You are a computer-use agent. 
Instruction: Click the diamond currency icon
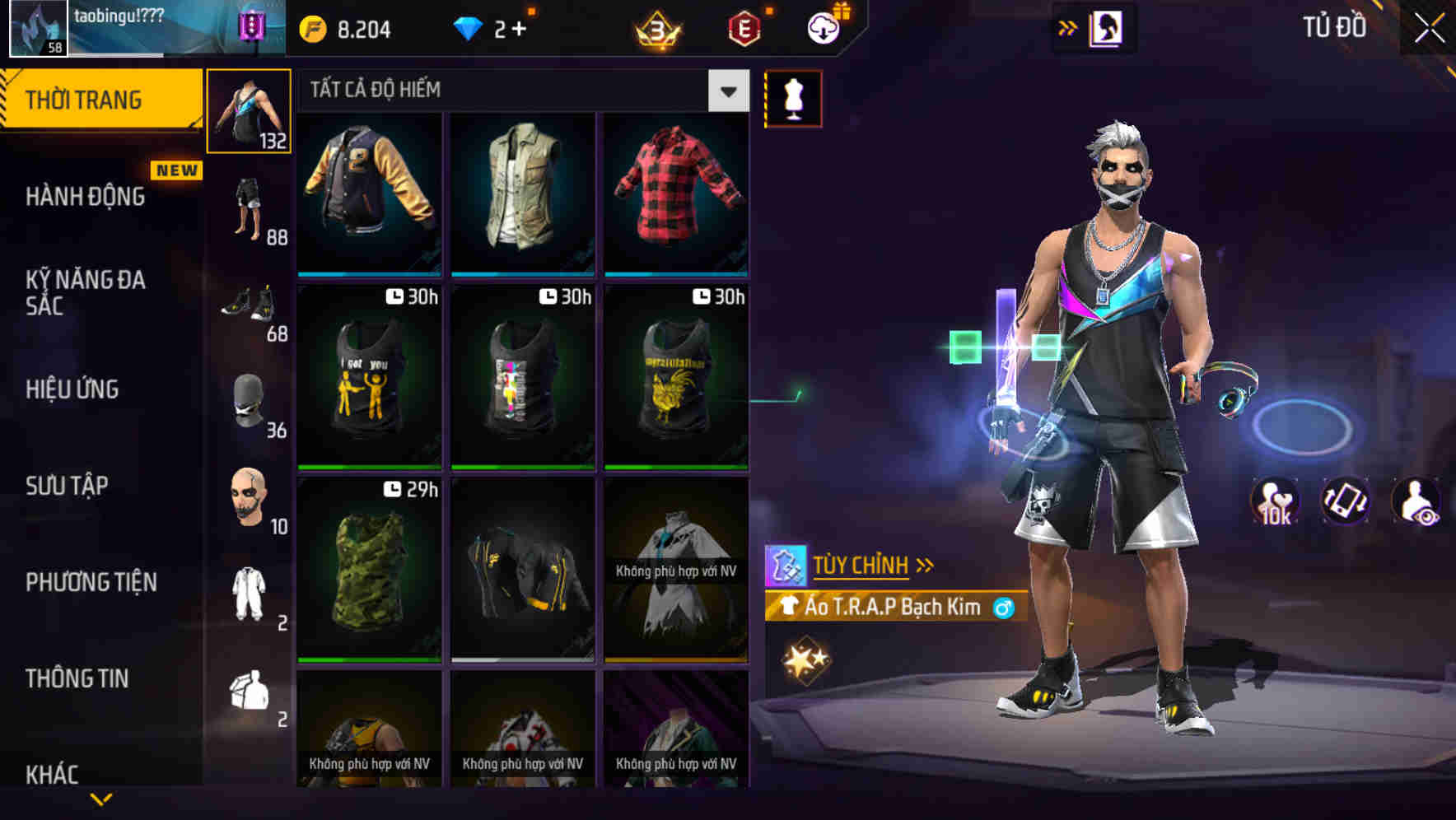[x=469, y=27]
